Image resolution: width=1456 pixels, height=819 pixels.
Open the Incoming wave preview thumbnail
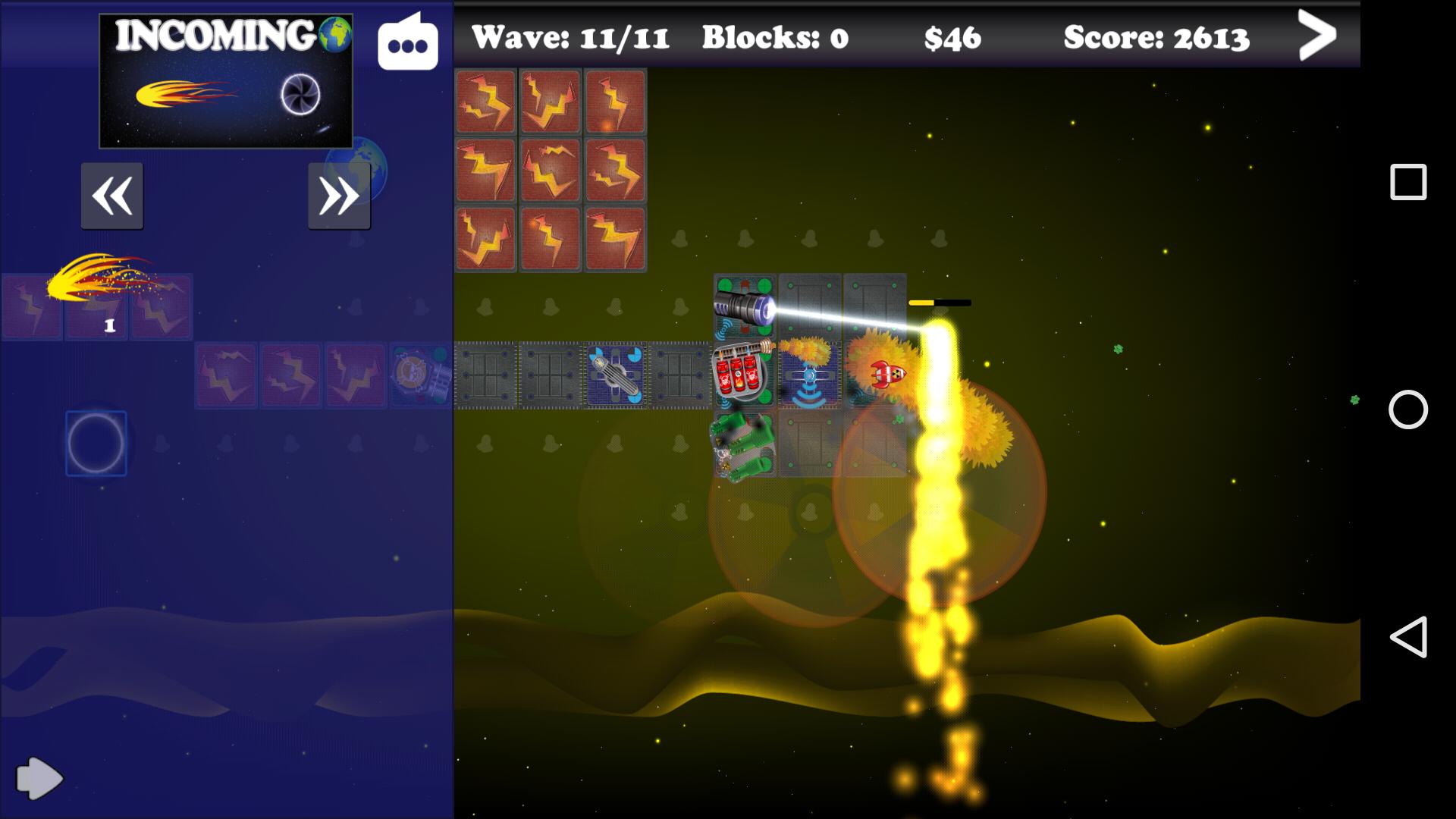(226, 81)
